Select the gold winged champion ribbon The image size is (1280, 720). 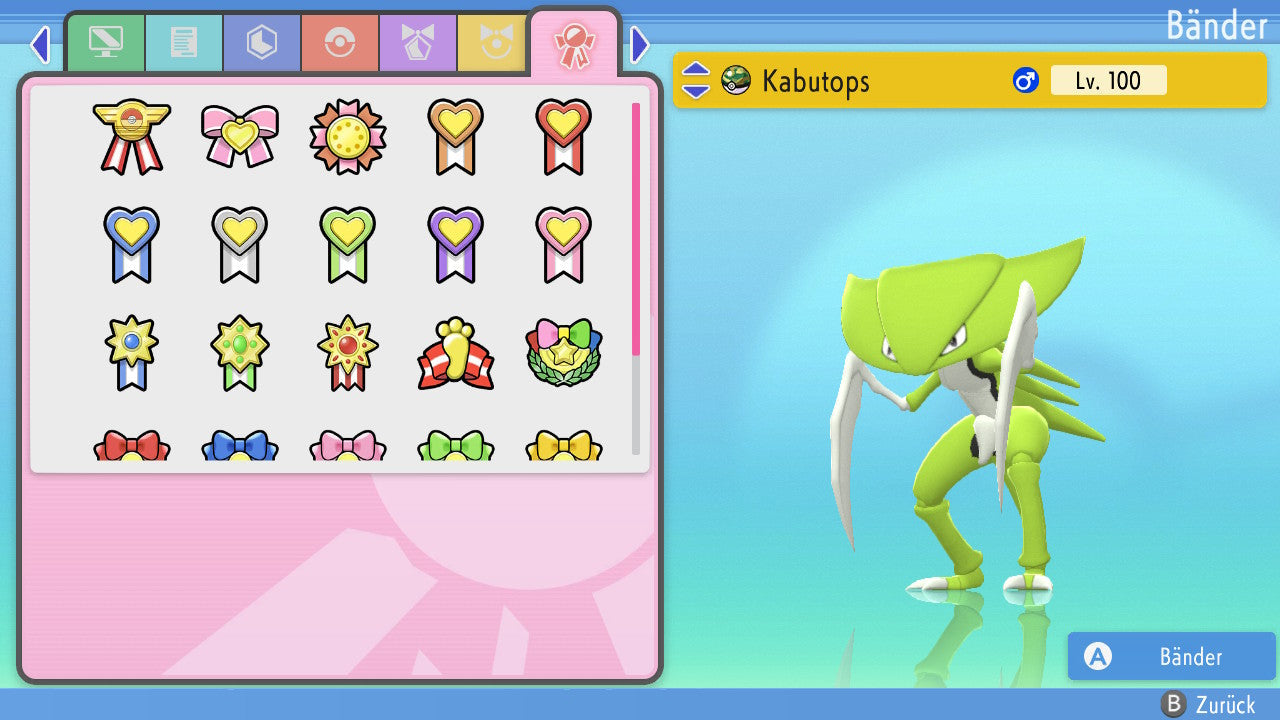tap(132, 135)
